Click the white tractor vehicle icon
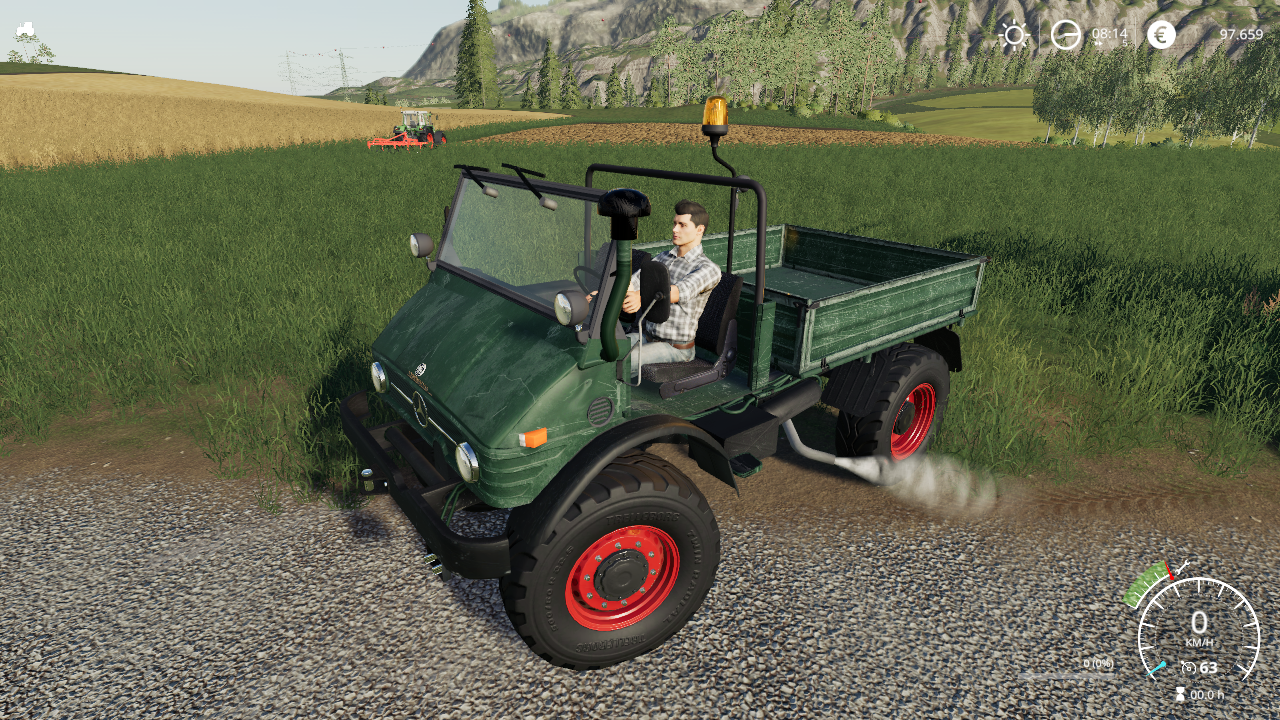Screen dimensions: 1280x720 pyautogui.click(x=26, y=29)
